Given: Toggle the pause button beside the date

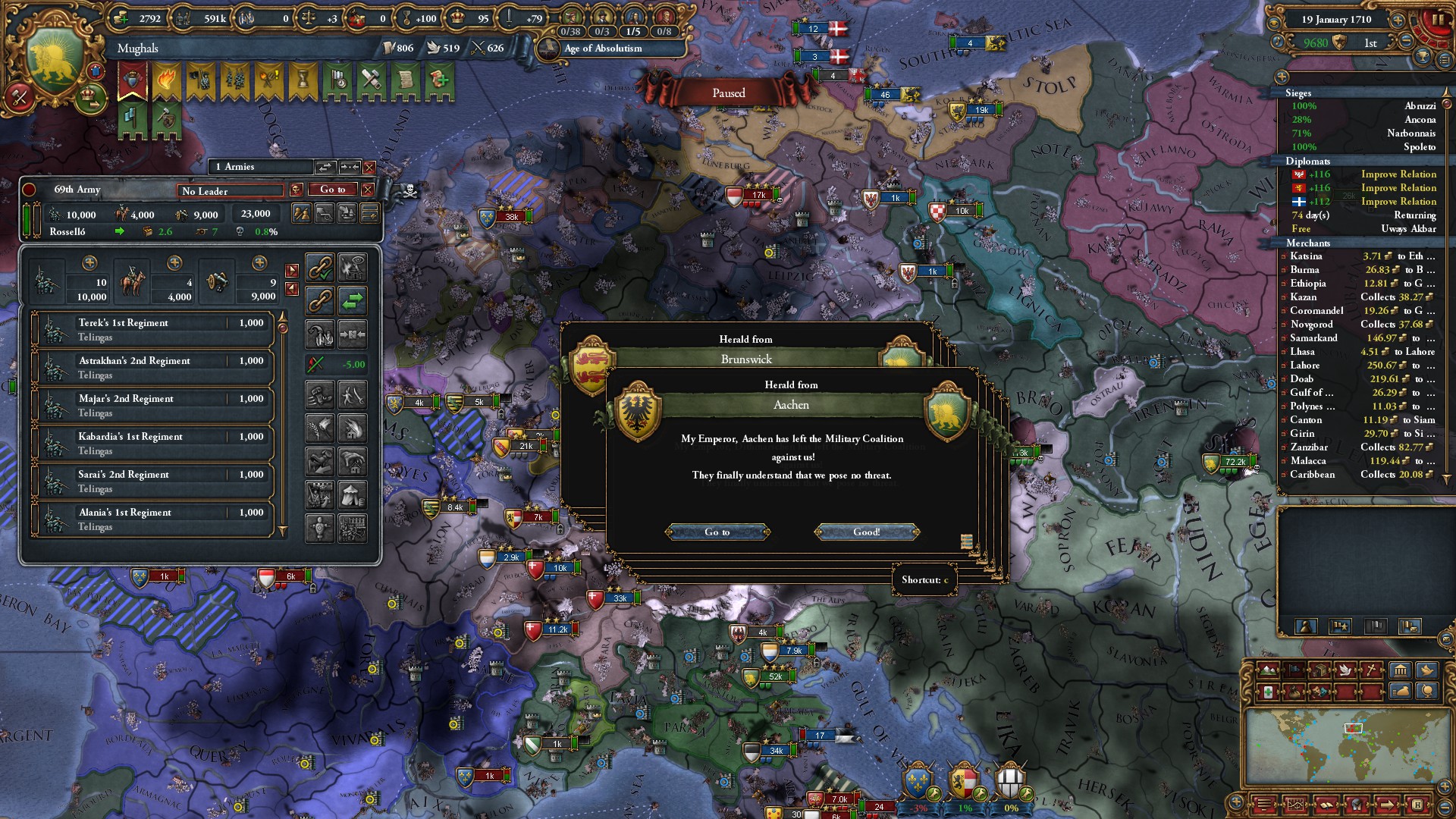Looking at the screenshot, I should [x=1436, y=20].
